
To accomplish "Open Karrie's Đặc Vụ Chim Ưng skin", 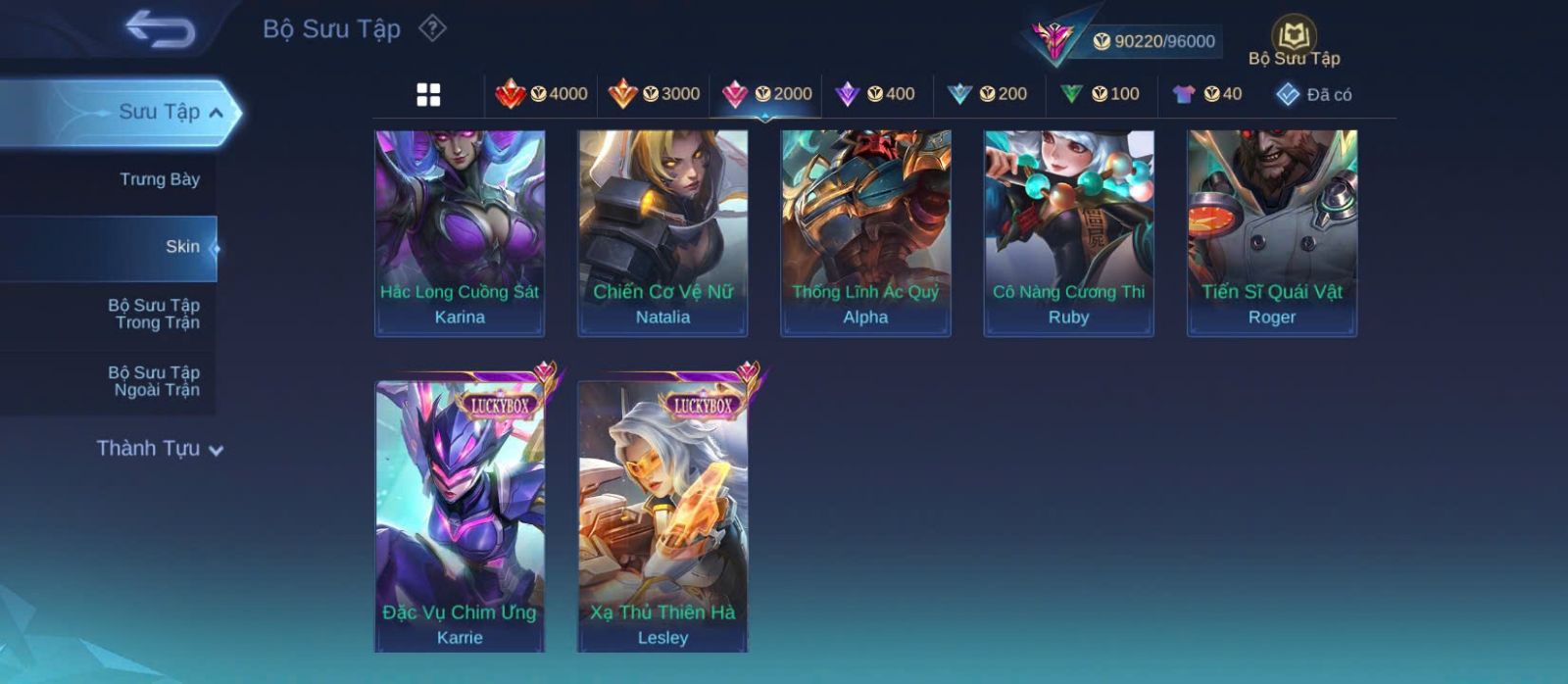I will click(x=460, y=516).
